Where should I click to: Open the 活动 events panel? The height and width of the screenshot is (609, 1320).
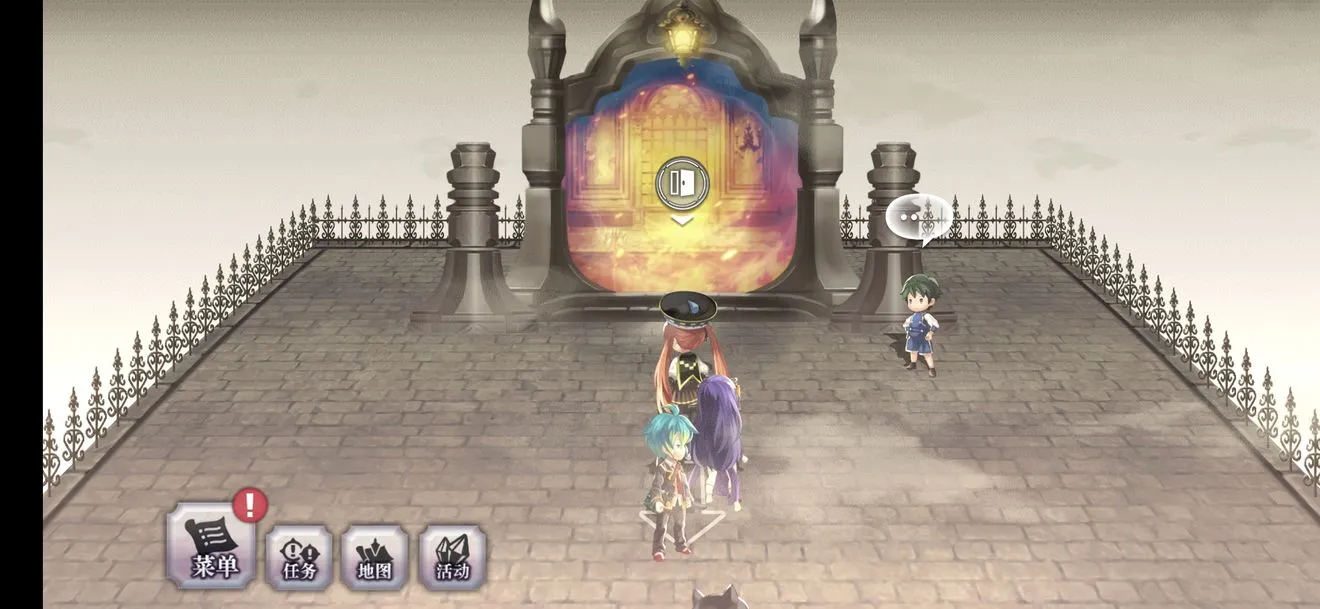point(452,557)
